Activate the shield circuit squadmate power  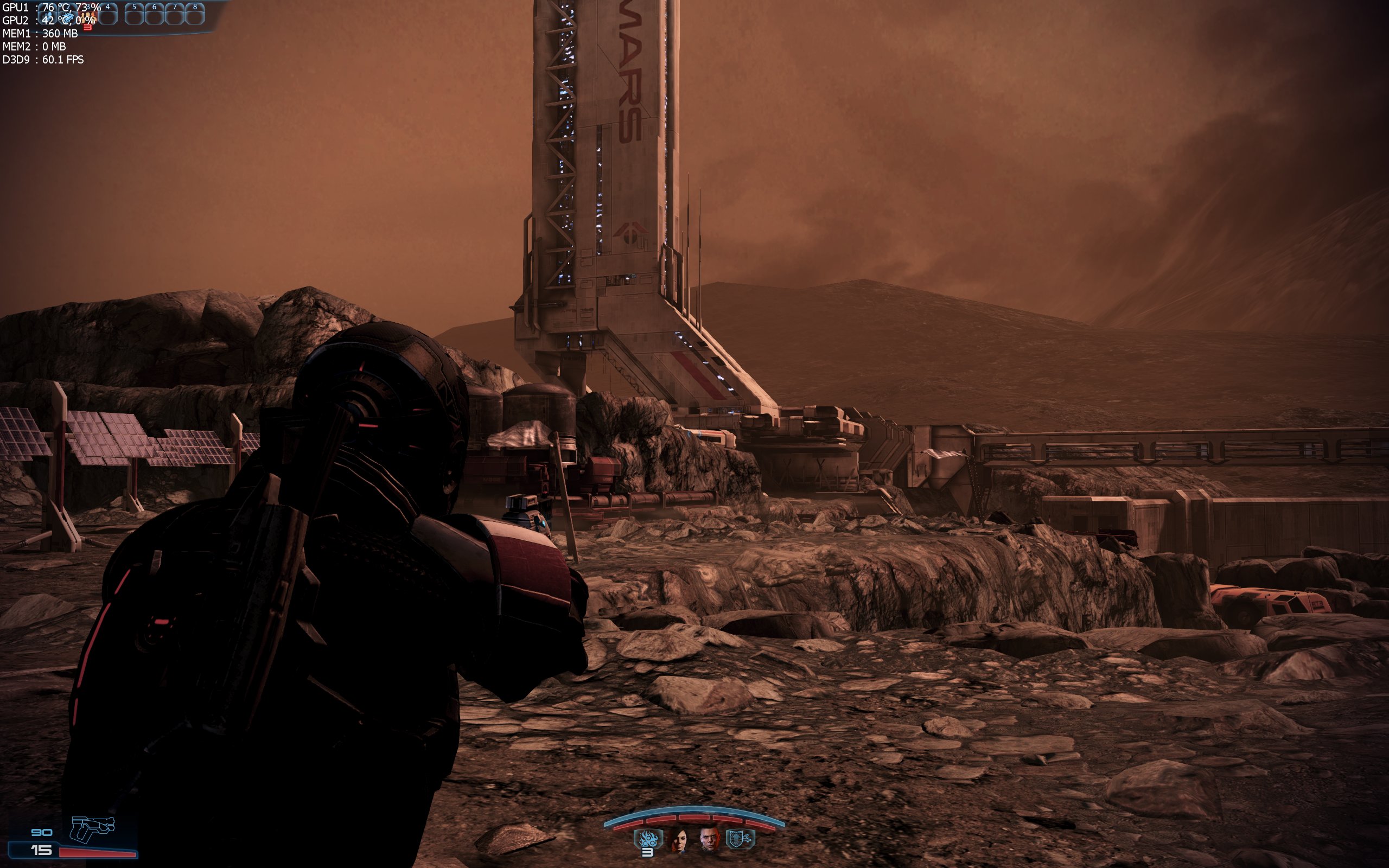741,839
